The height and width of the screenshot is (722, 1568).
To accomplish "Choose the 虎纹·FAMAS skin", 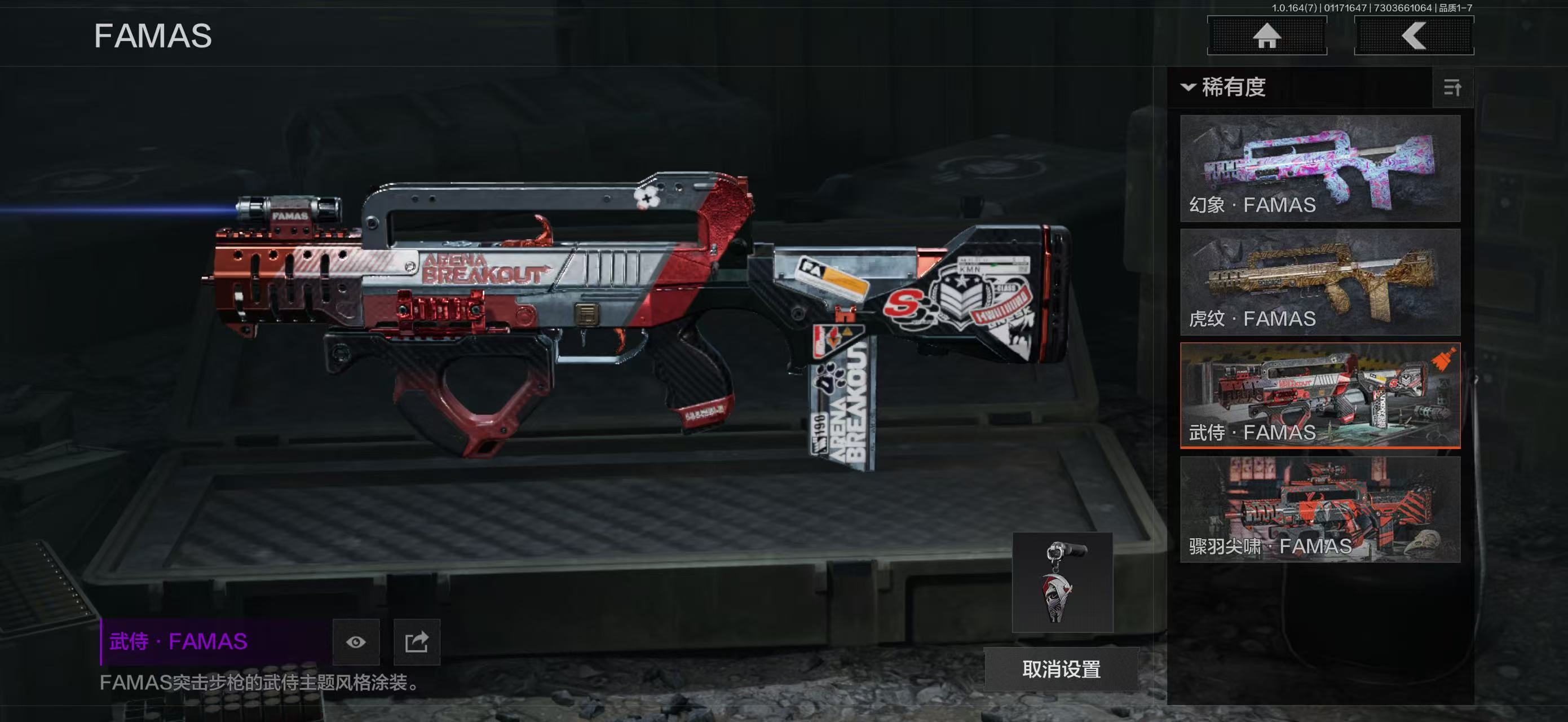I will click(x=1320, y=282).
